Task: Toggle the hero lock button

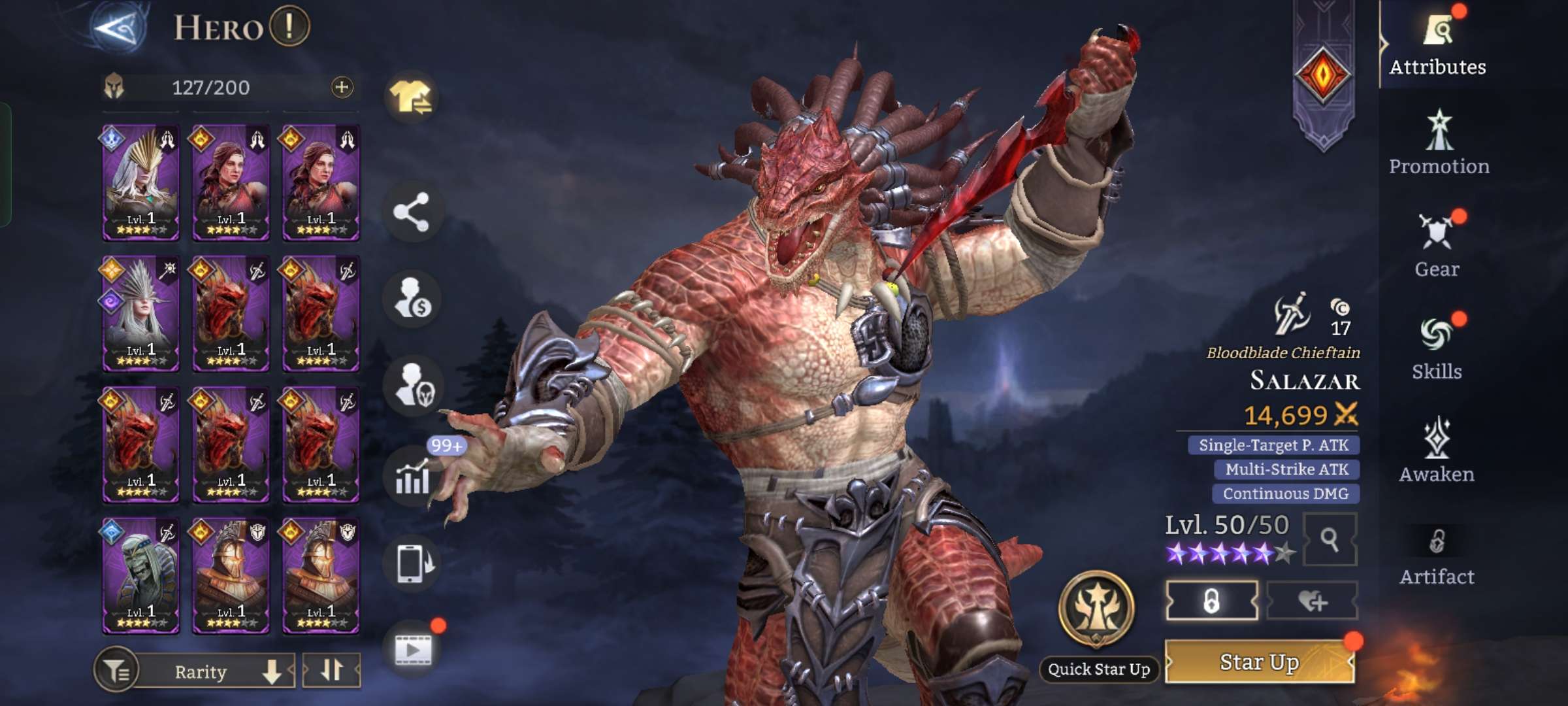Action: pyautogui.click(x=1211, y=601)
